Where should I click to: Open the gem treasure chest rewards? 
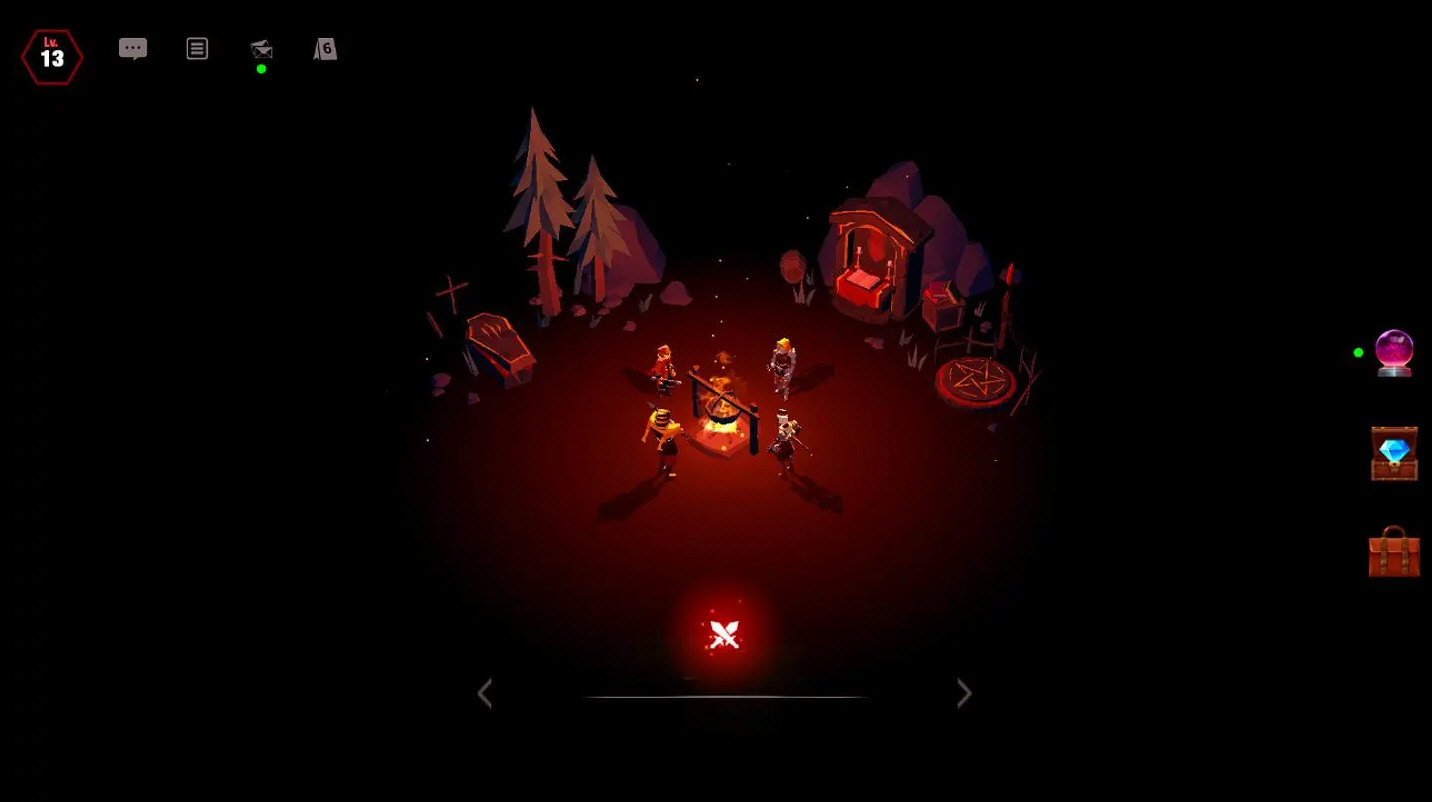(x=1394, y=452)
